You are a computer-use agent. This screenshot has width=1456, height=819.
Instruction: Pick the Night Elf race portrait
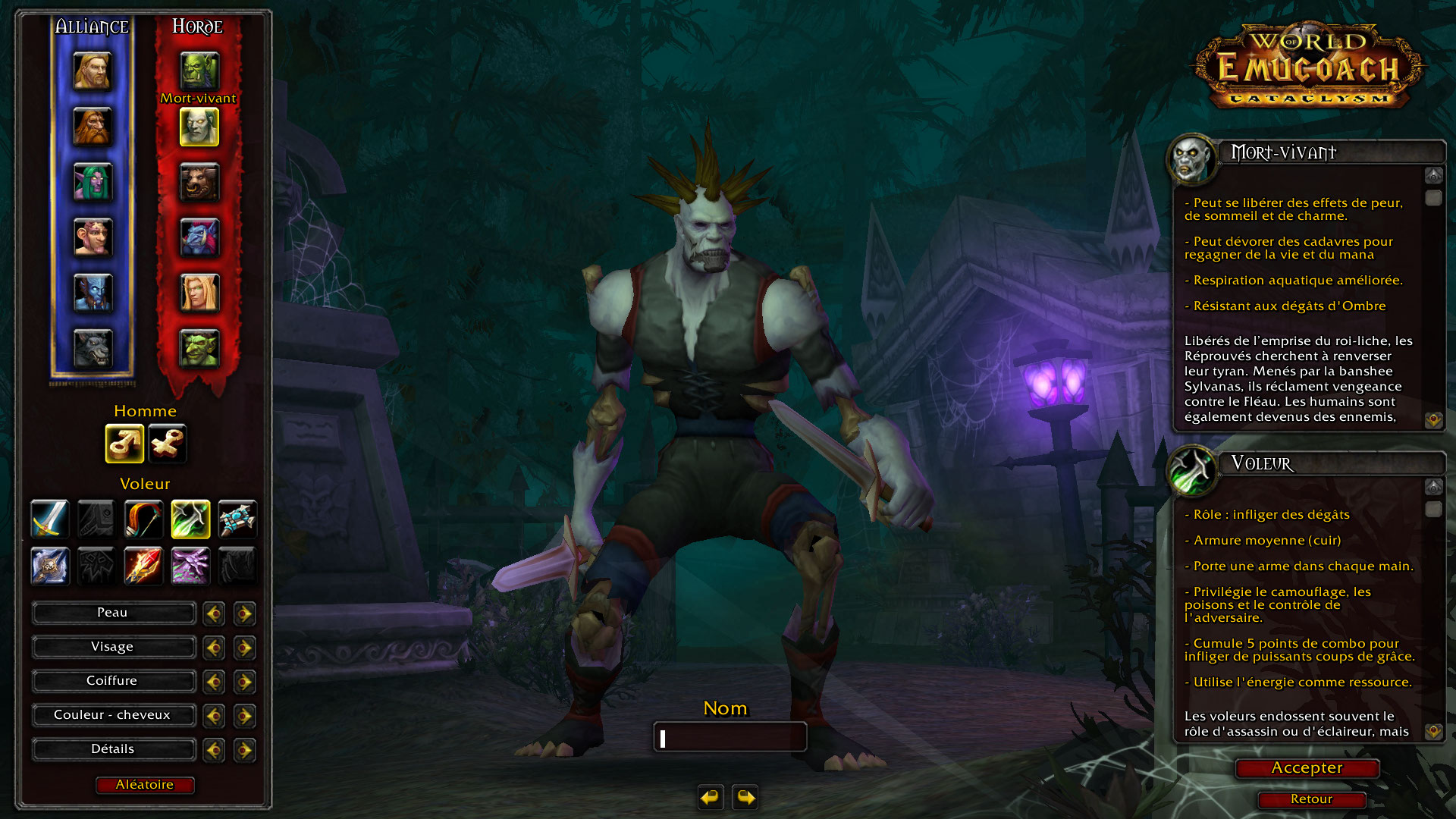93,182
